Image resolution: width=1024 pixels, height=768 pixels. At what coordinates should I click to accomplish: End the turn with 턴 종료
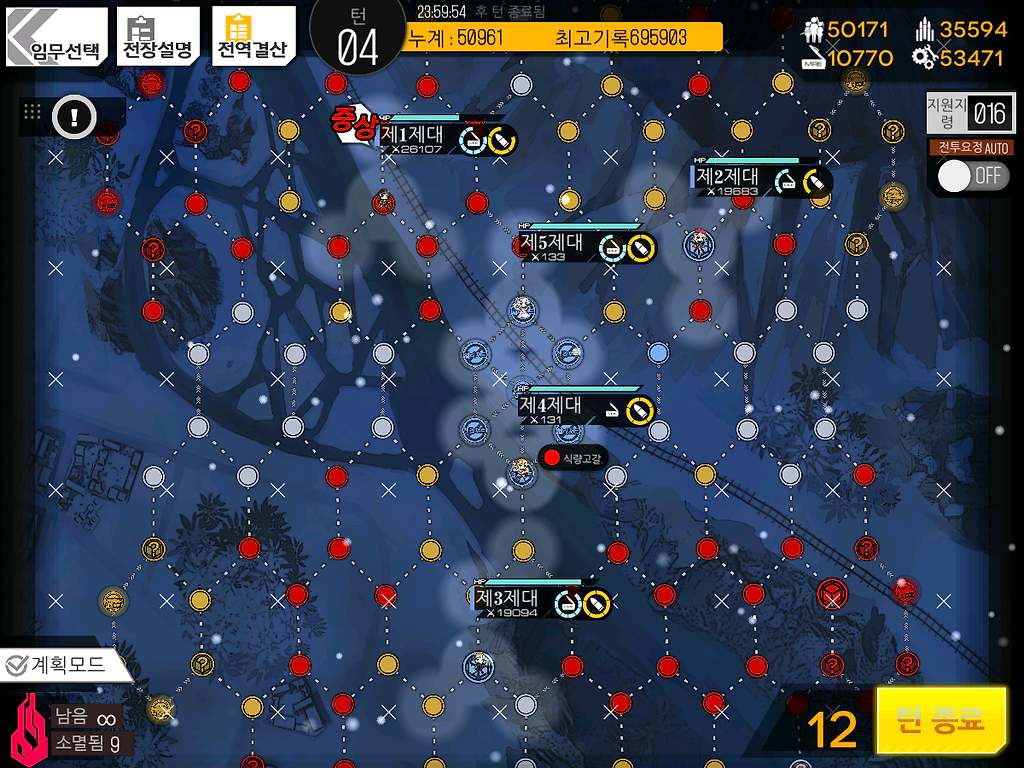941,720
